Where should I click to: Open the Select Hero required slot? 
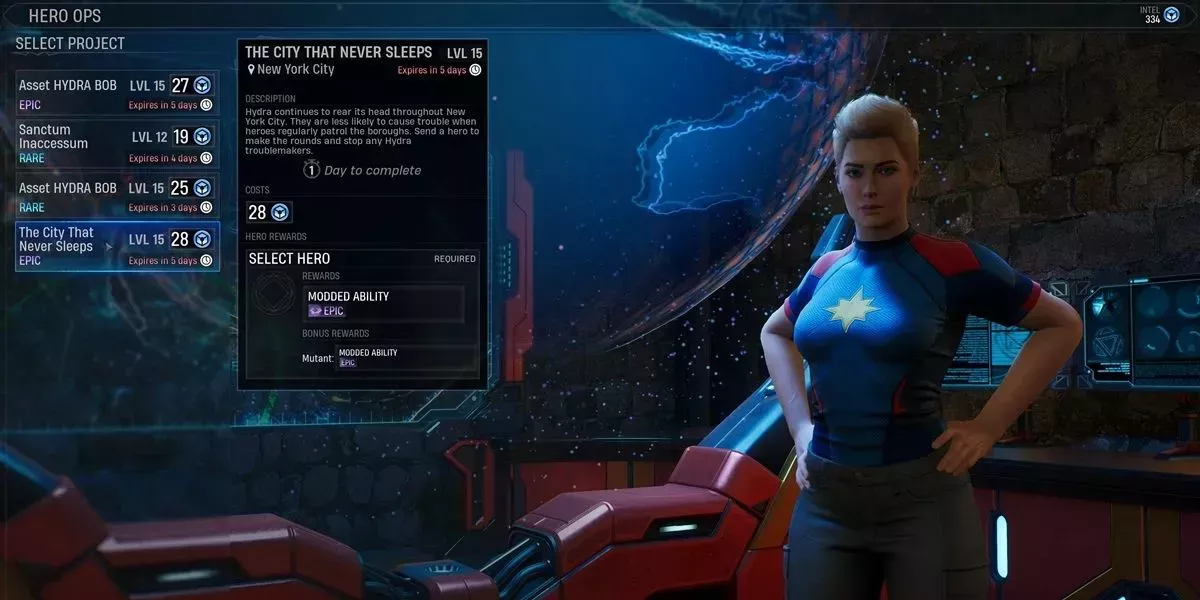tap(362, 259)
